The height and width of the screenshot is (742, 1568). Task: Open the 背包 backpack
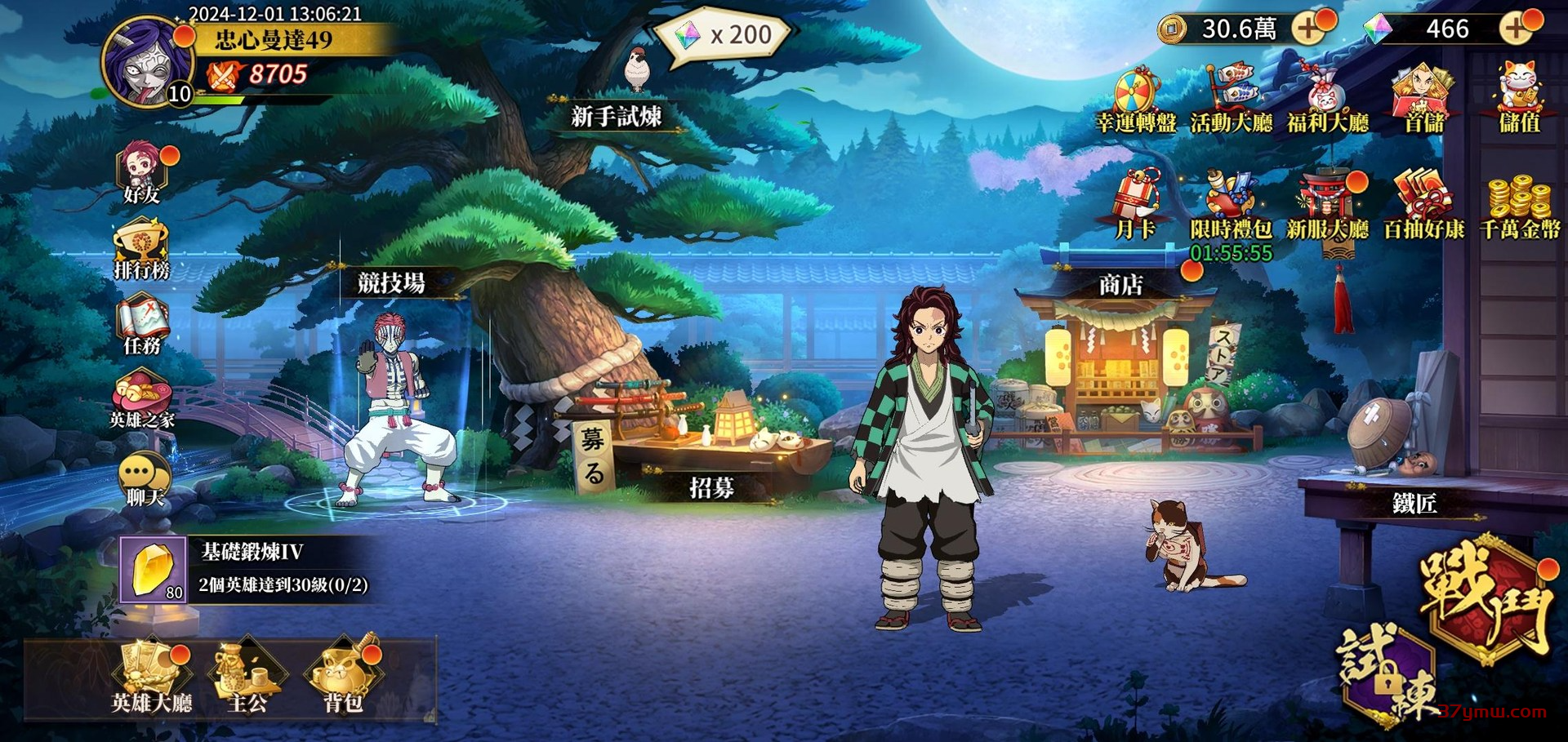coord(343,678)
